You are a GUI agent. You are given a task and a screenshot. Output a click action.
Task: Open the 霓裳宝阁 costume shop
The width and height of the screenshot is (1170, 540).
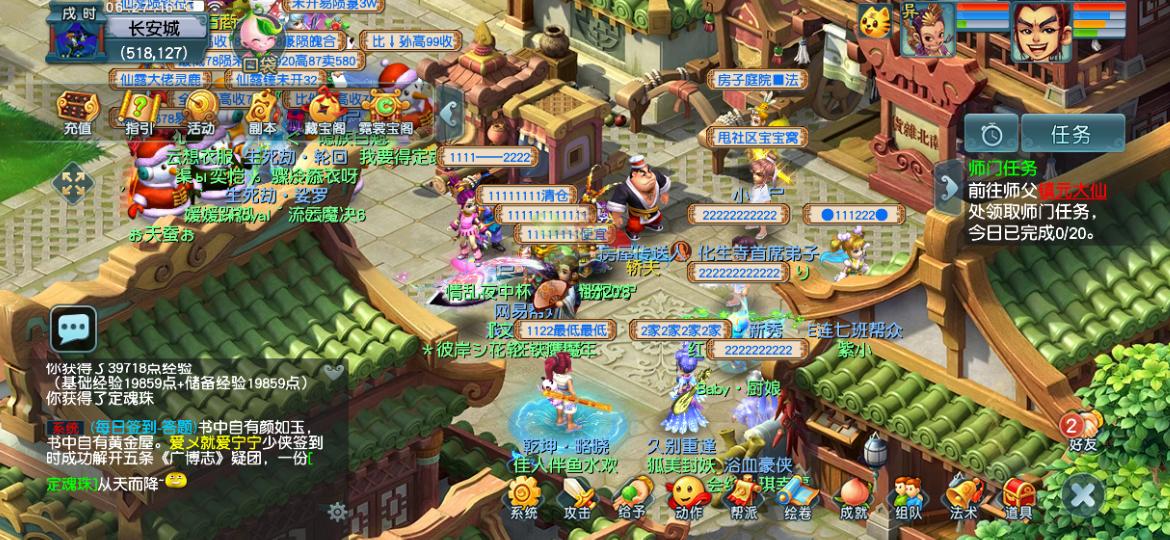(x=385, y=109)
